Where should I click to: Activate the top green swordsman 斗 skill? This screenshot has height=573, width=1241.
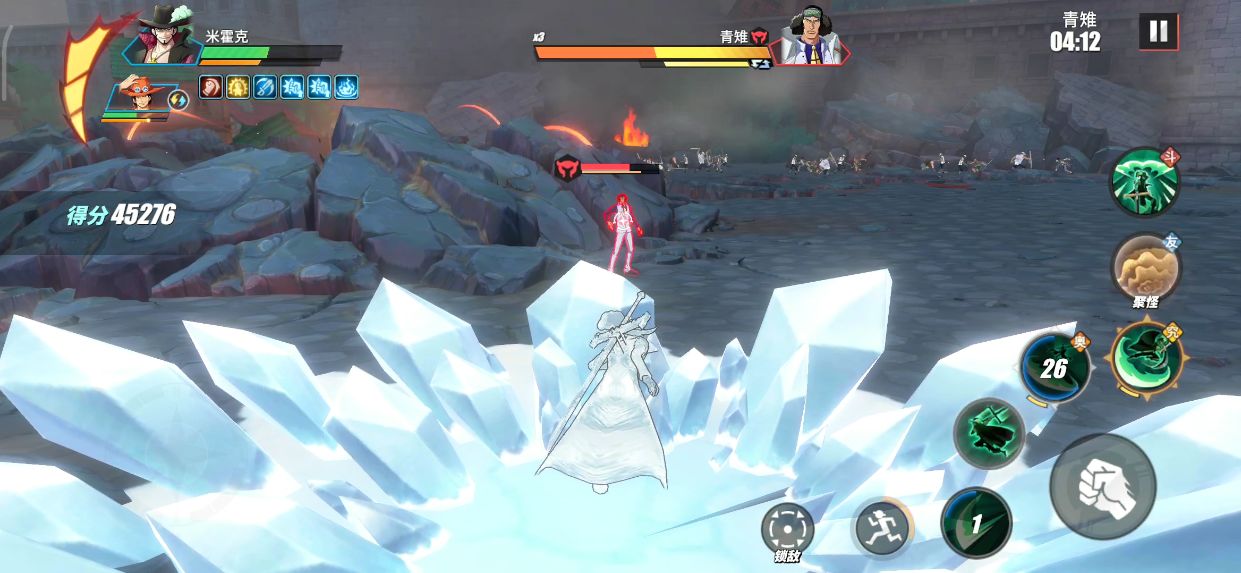pos(1145,182)
